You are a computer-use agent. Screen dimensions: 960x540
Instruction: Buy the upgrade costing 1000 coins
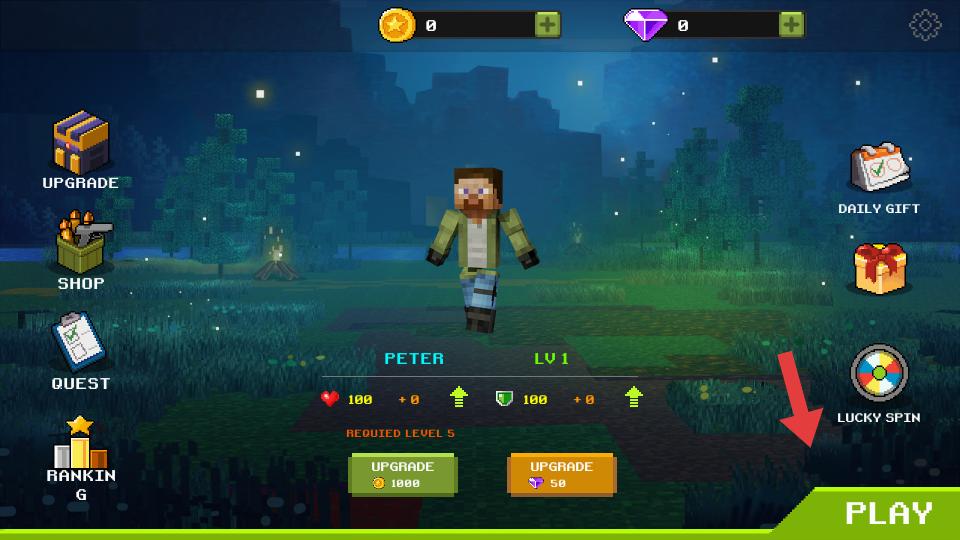(402, 474)
